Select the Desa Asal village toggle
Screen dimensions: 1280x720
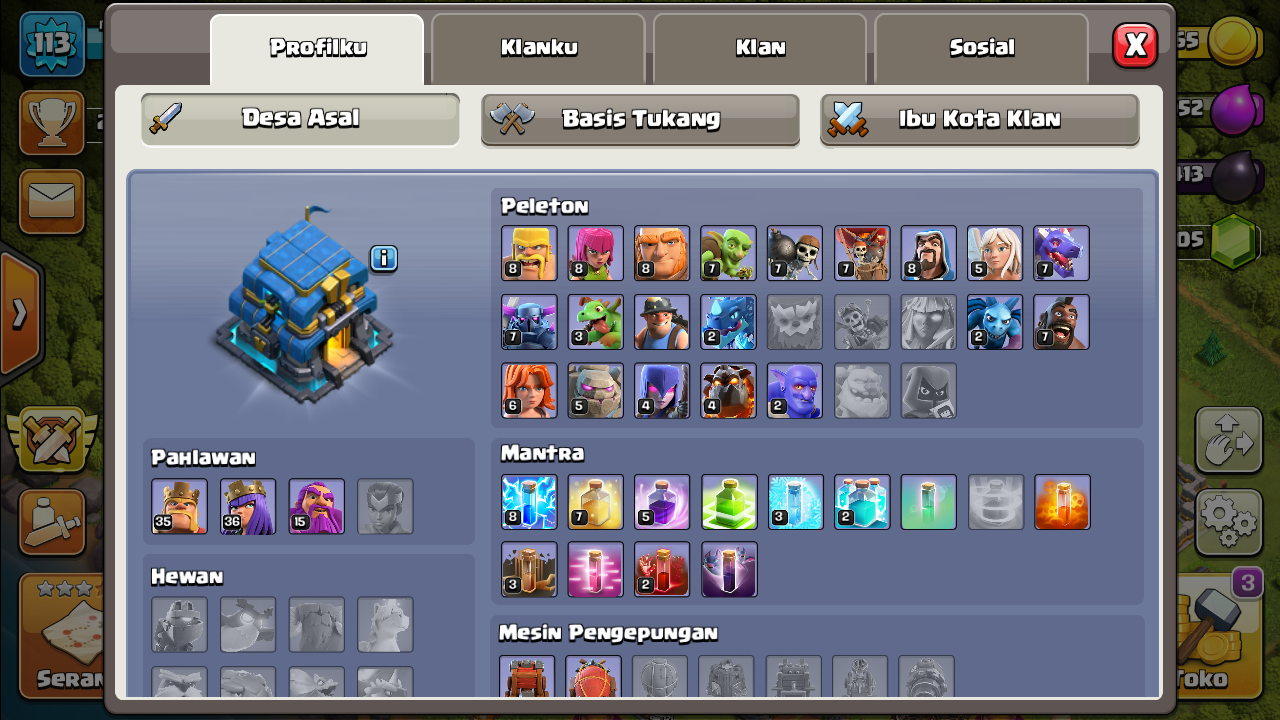[x=299, y=119]
